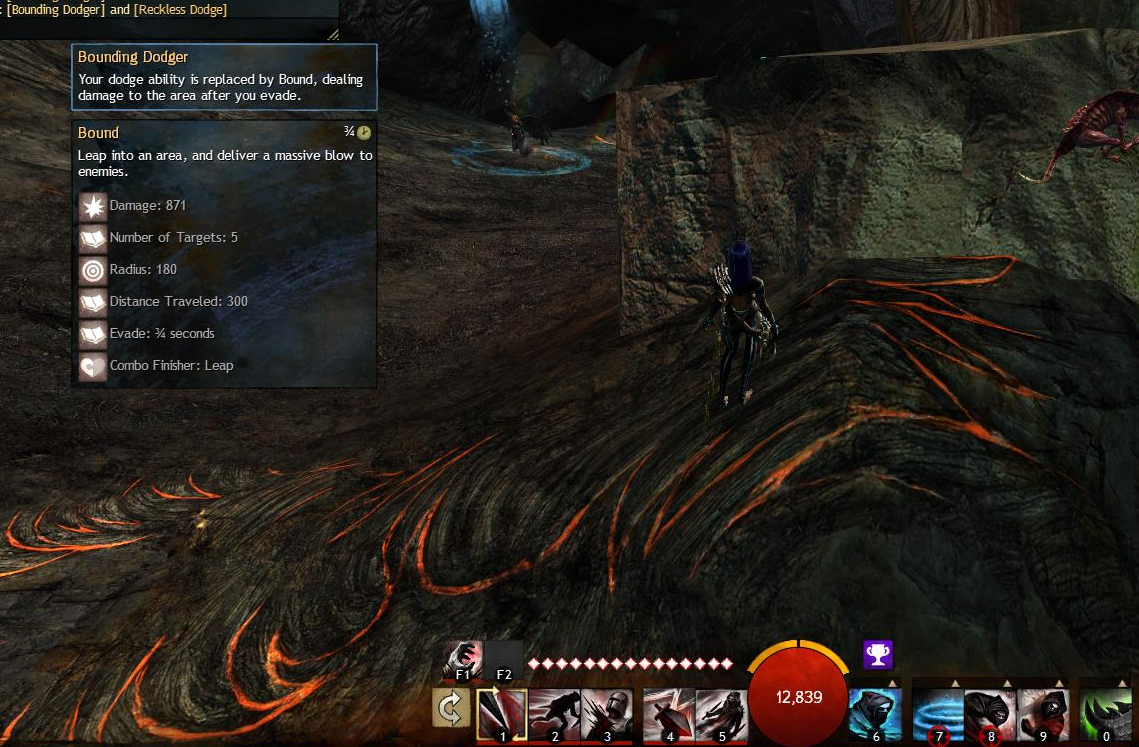Open the Reckless Dodge chat link
This screenshot has height=747, width=1139.
[180, 10]
